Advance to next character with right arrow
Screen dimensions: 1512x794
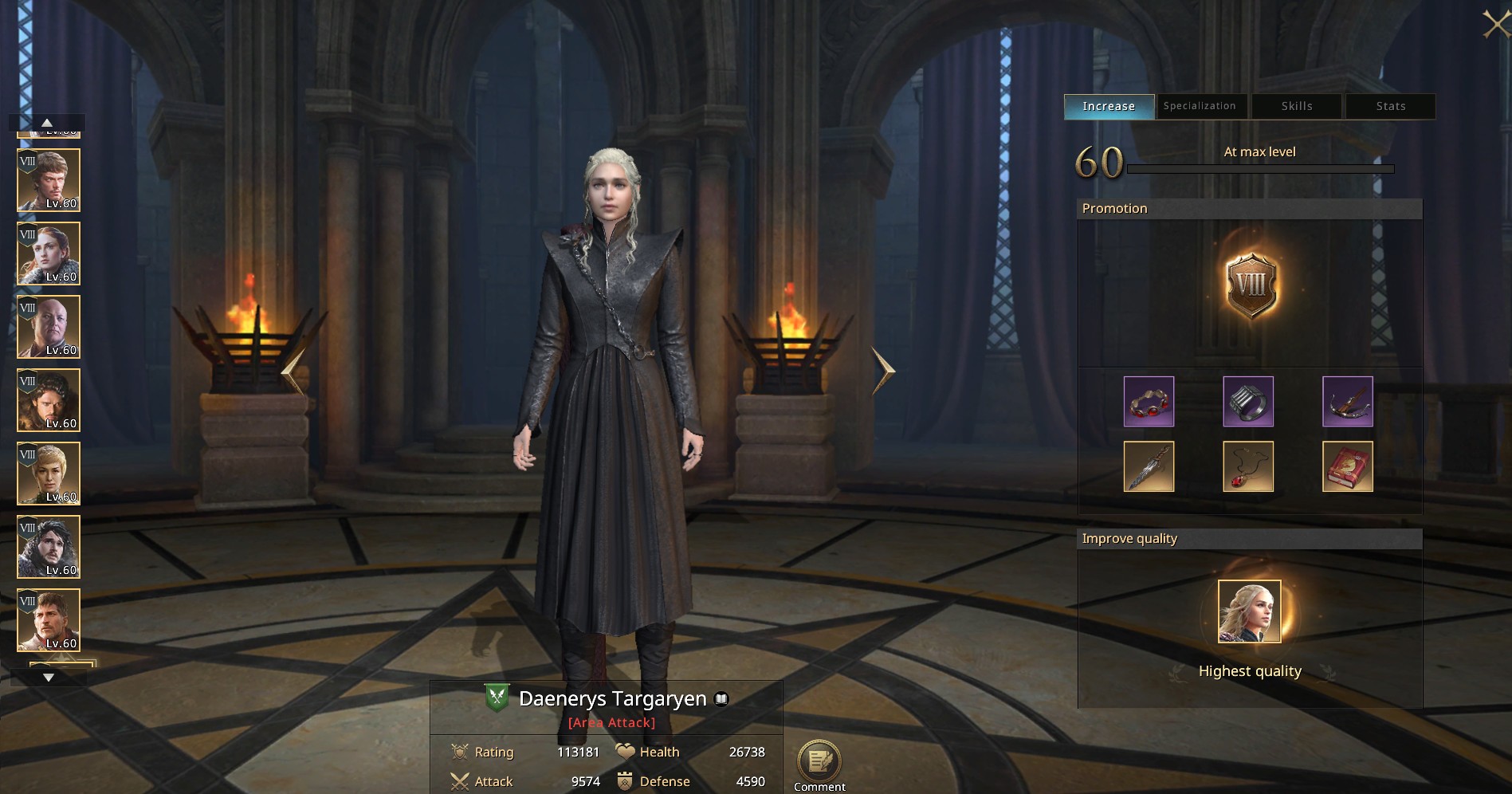pyautogui.click(x=882, y=371)
